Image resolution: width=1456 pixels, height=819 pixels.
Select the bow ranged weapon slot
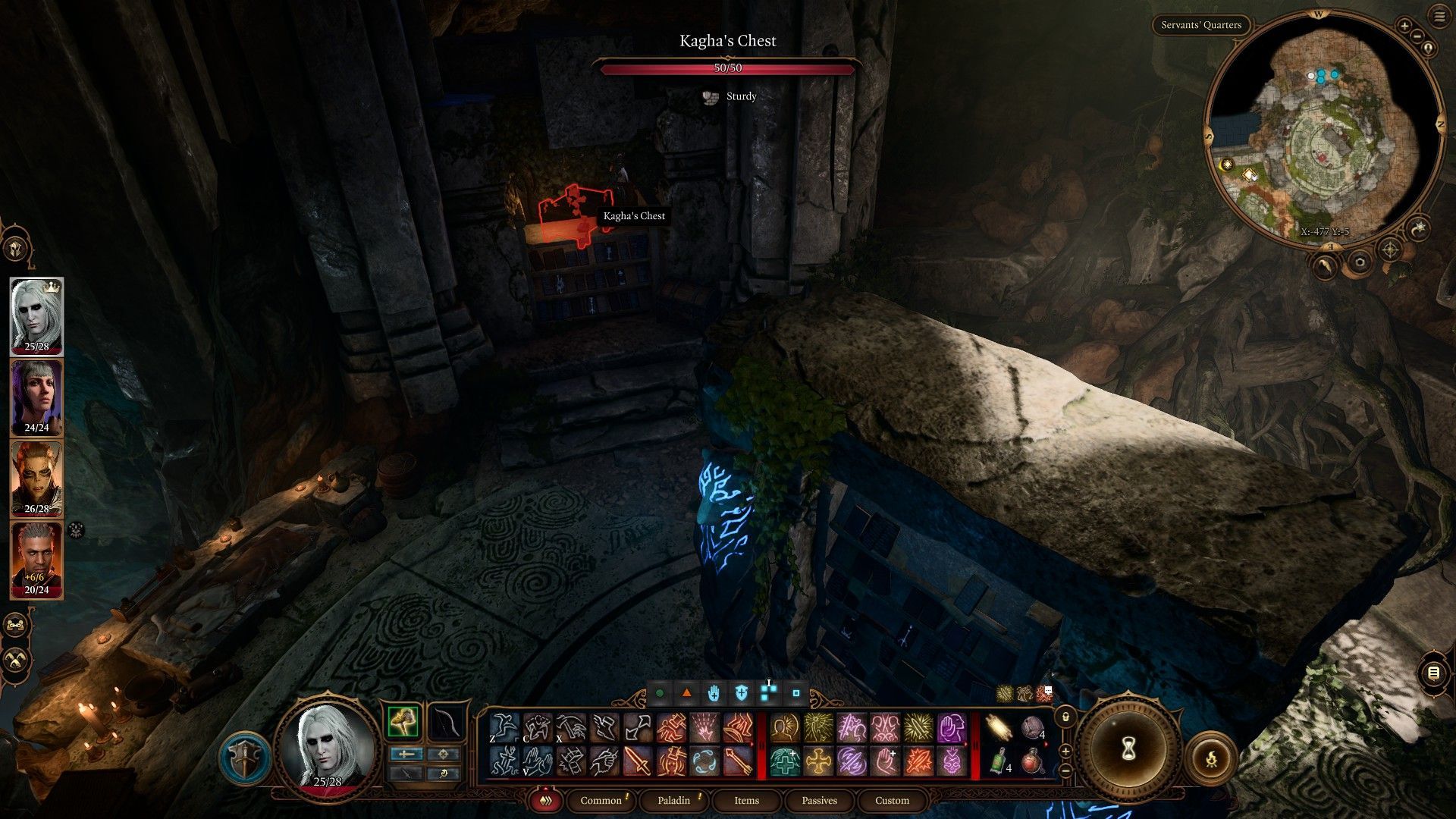click(x=446, y=721)
